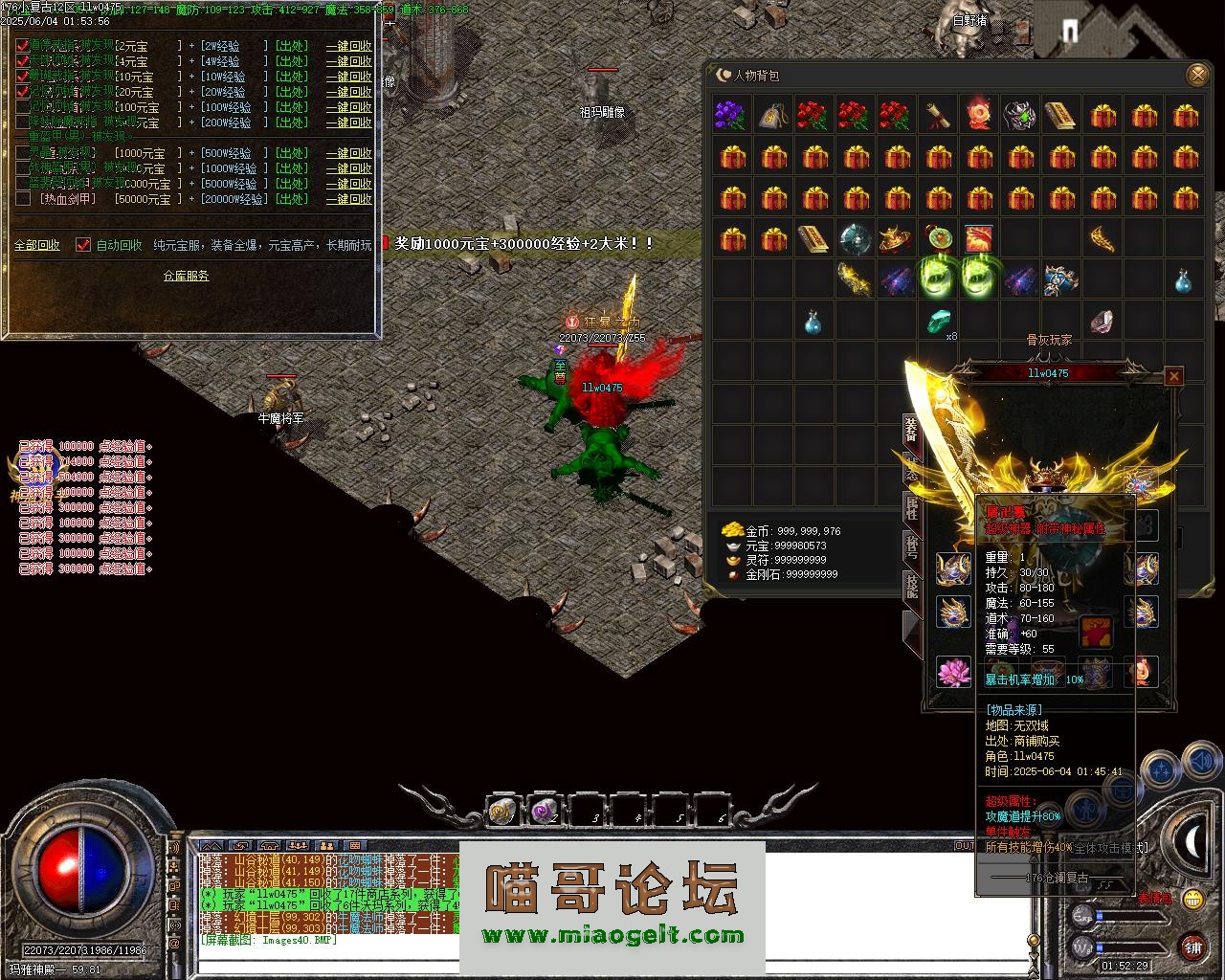This screenshot has width=1225, height=980.
Task: Open the 仓库服务 warehouse service link
Action: [x=186, y=276]
